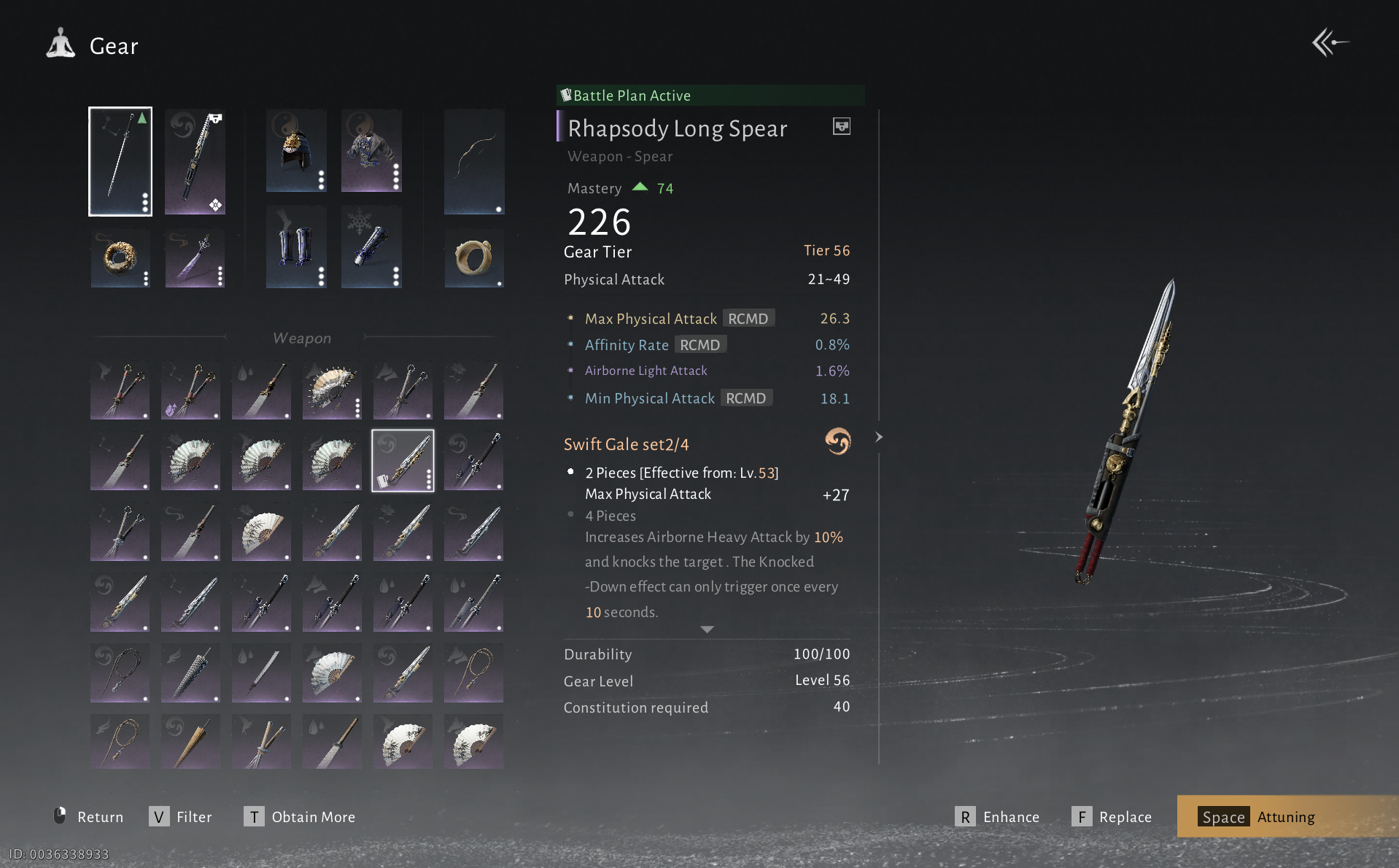Select the equipped helmet slot
The image size is (1399, 868).
click(x=296, y=151)
